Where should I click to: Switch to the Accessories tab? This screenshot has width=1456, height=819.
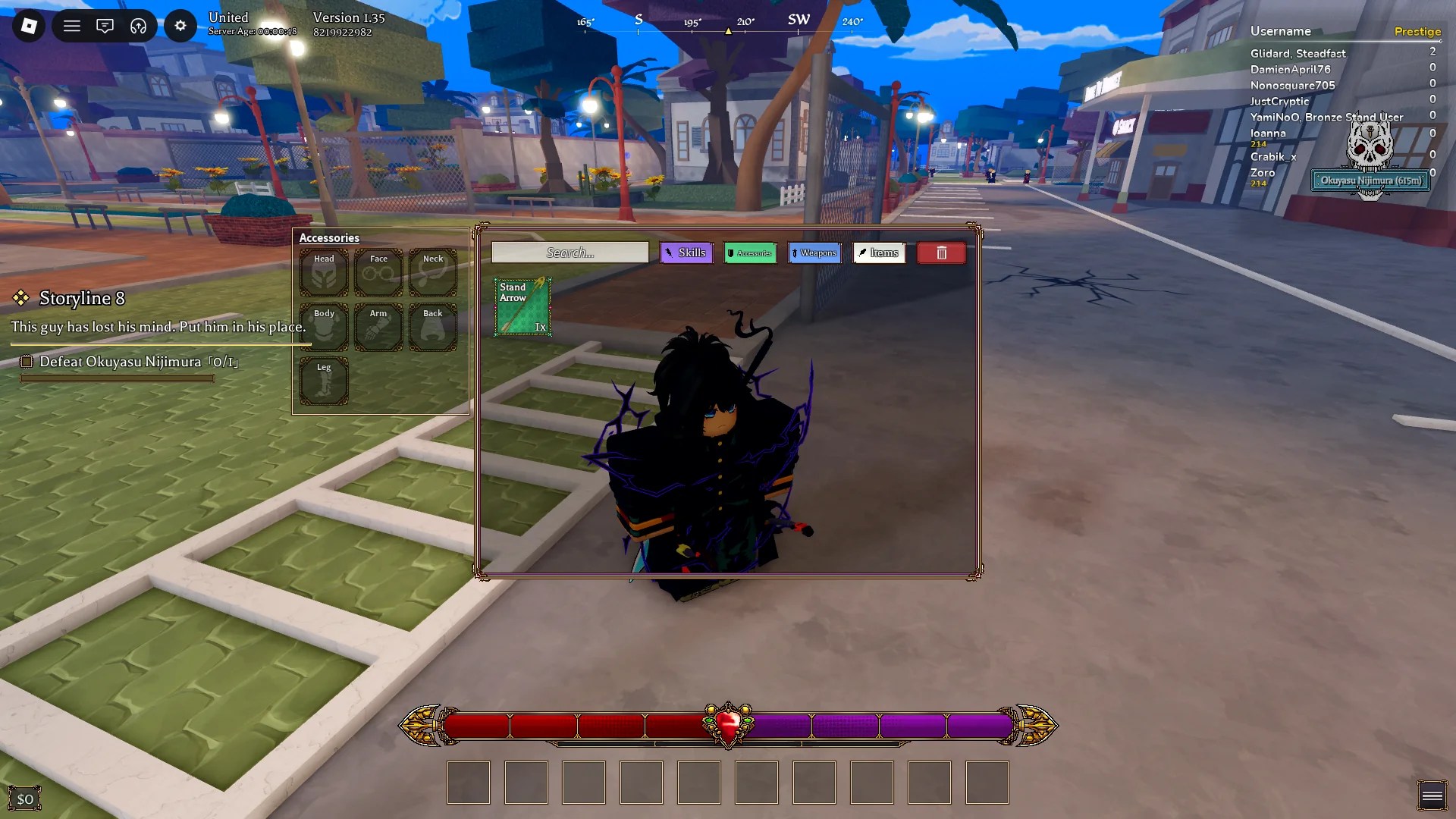(750, 253)
